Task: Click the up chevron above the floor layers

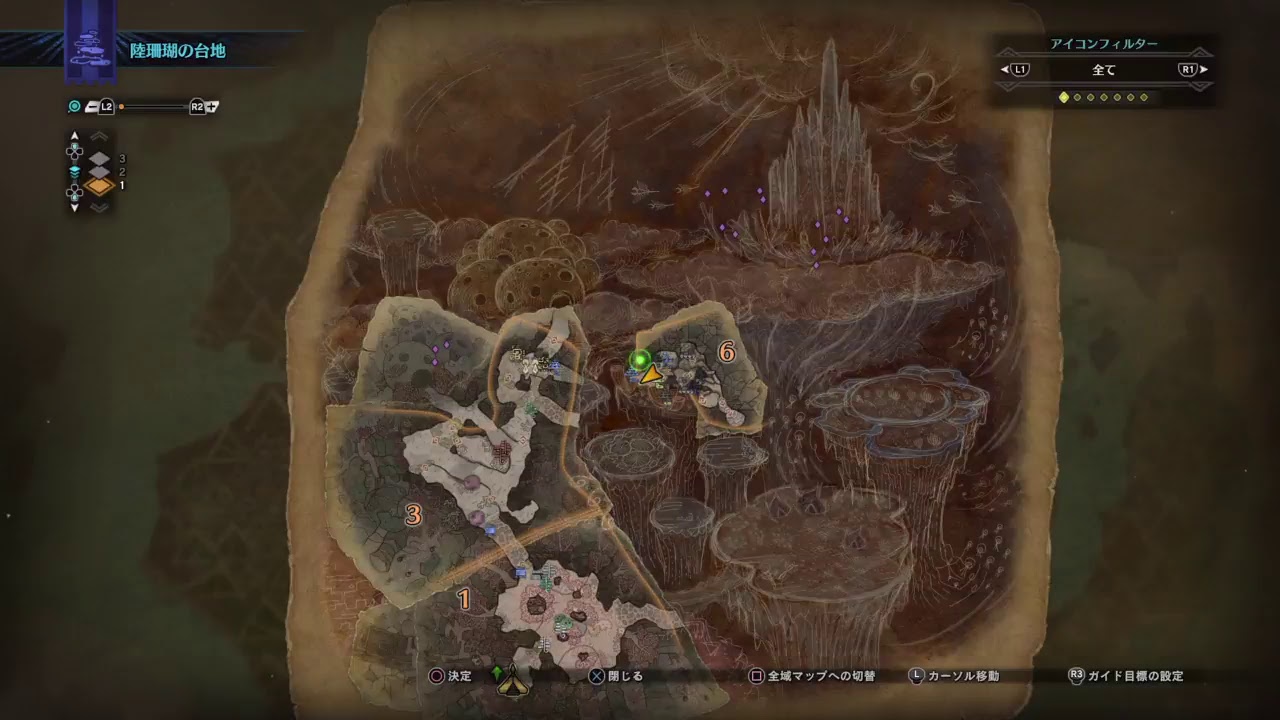Action: pos(99,136)
